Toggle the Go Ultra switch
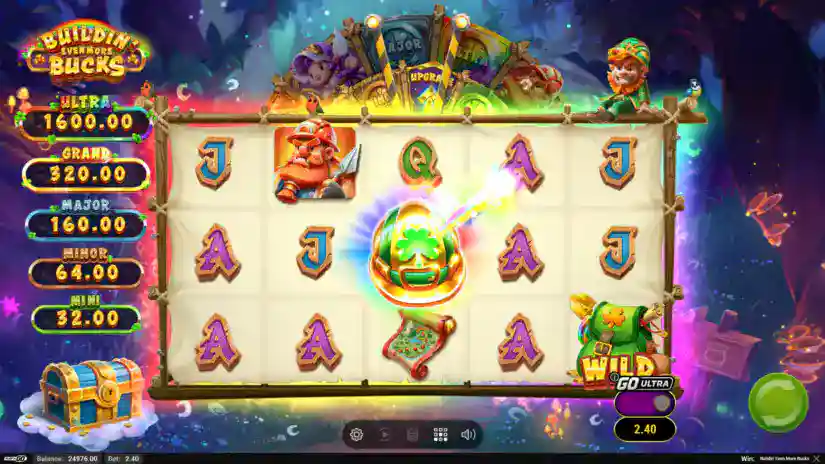825x464 pixels. [x=645, y=403]
